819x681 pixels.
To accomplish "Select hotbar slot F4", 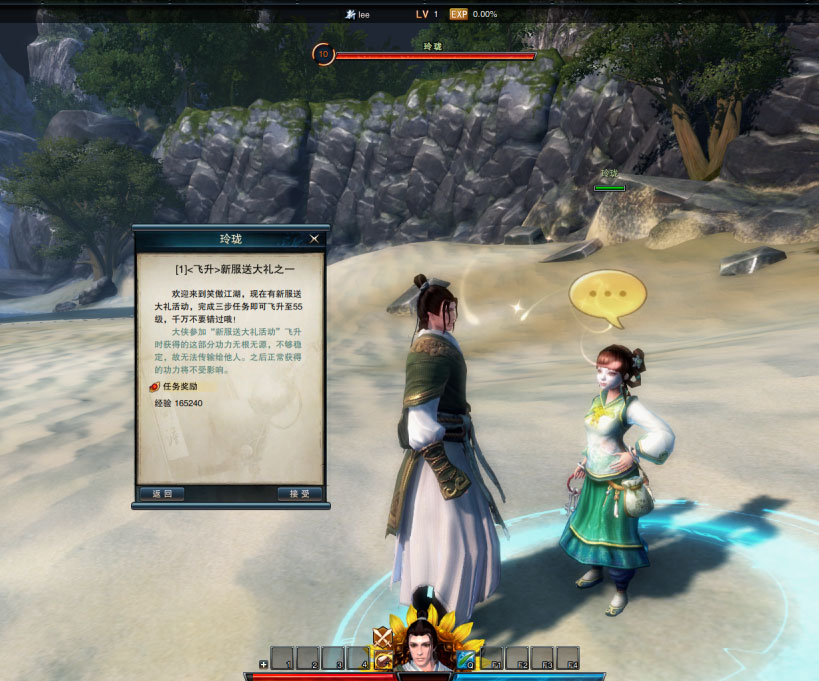I will coord(567,658).
